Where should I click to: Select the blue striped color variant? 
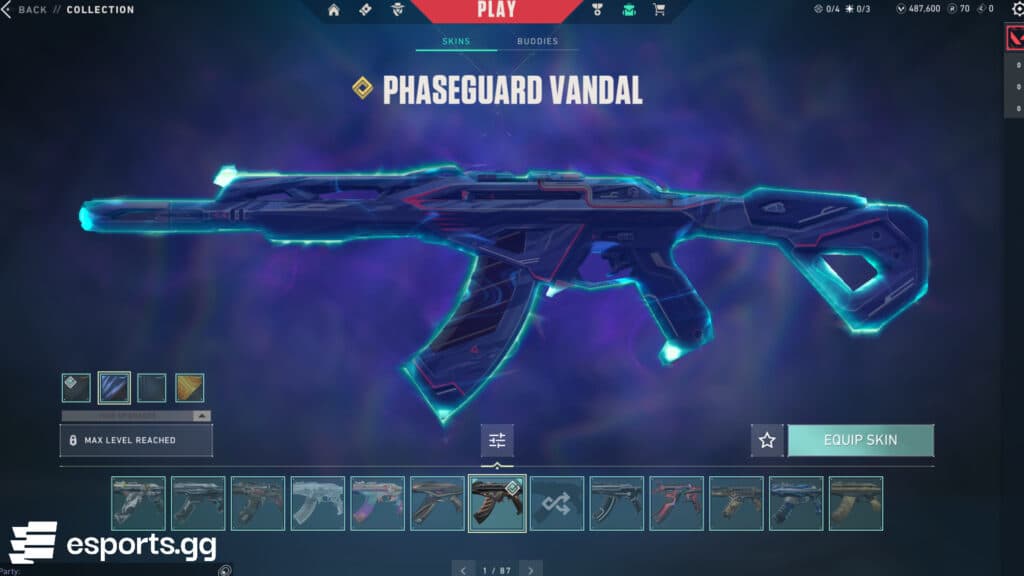click(x=114, y=388)
